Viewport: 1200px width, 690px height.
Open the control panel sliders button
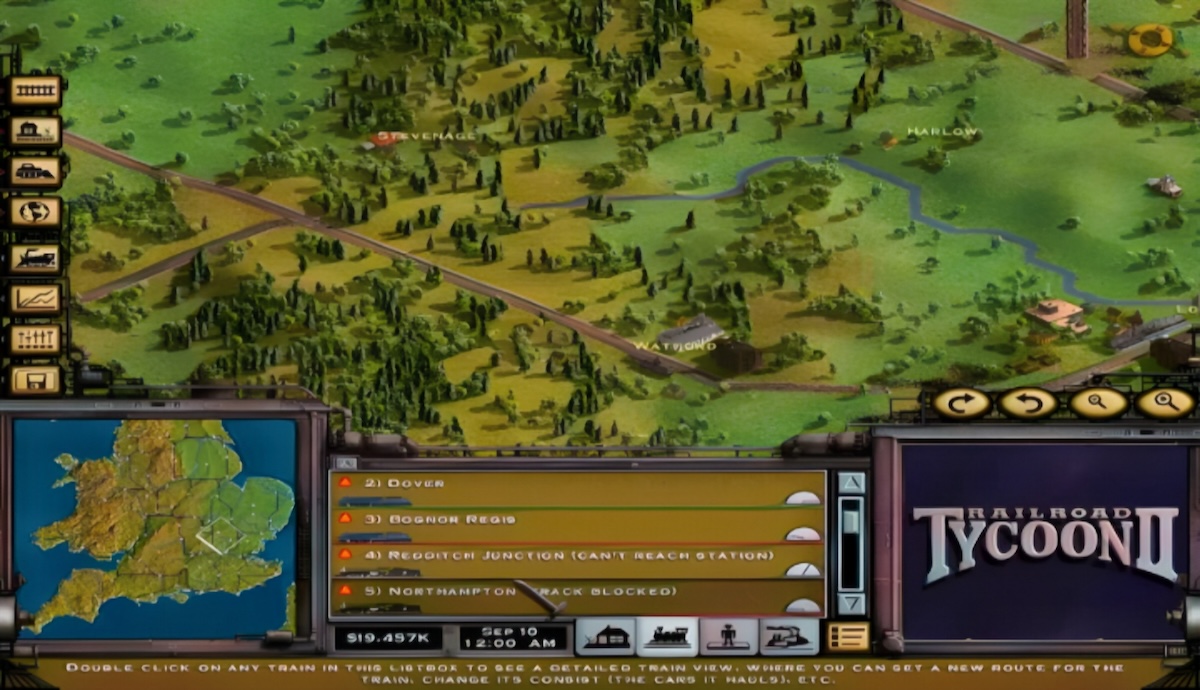coord(36,339)
